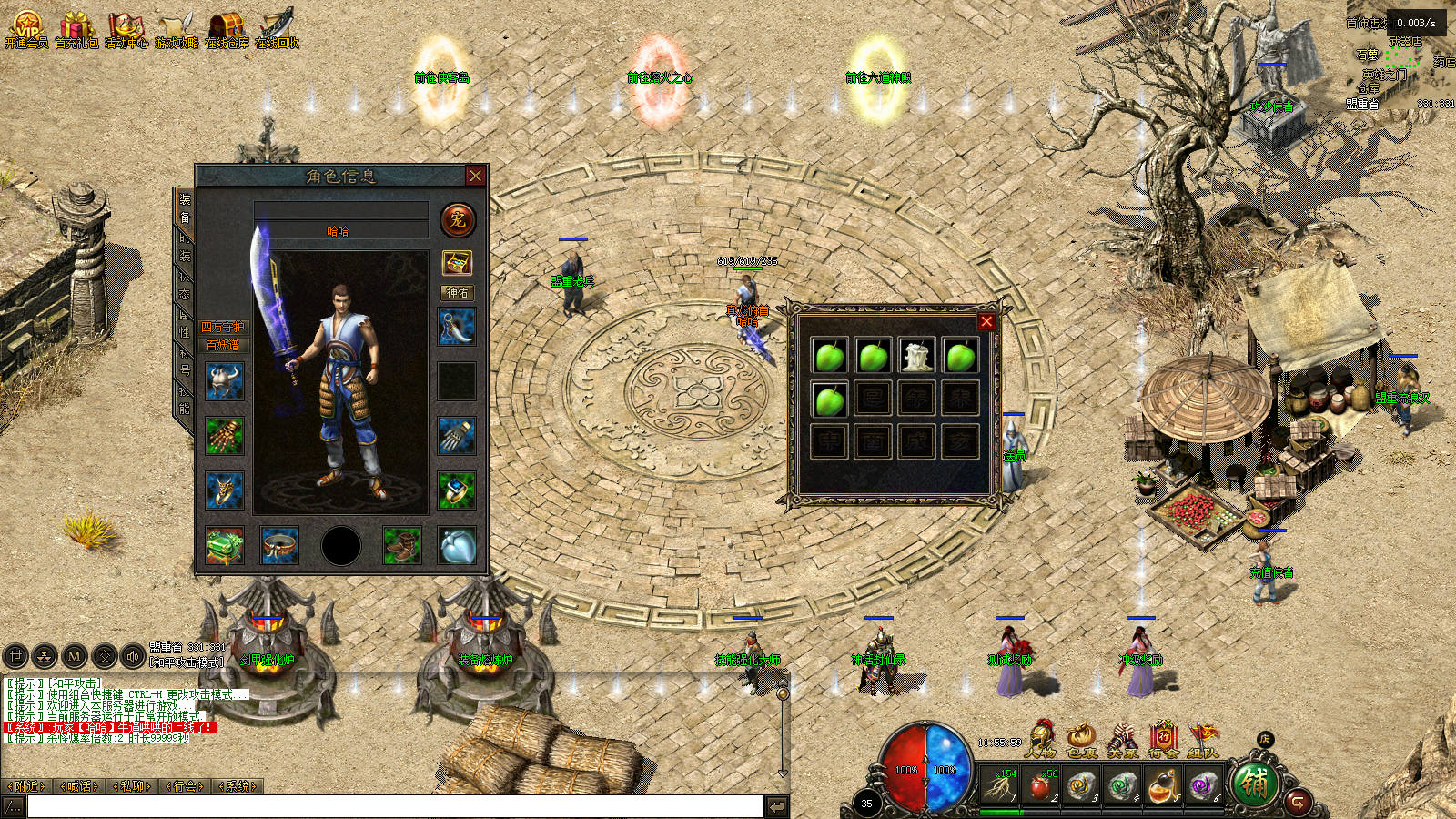Open the 首充礼包 gift box
This screenshot has width=1456, height=819.
click(x=76, y=29)
